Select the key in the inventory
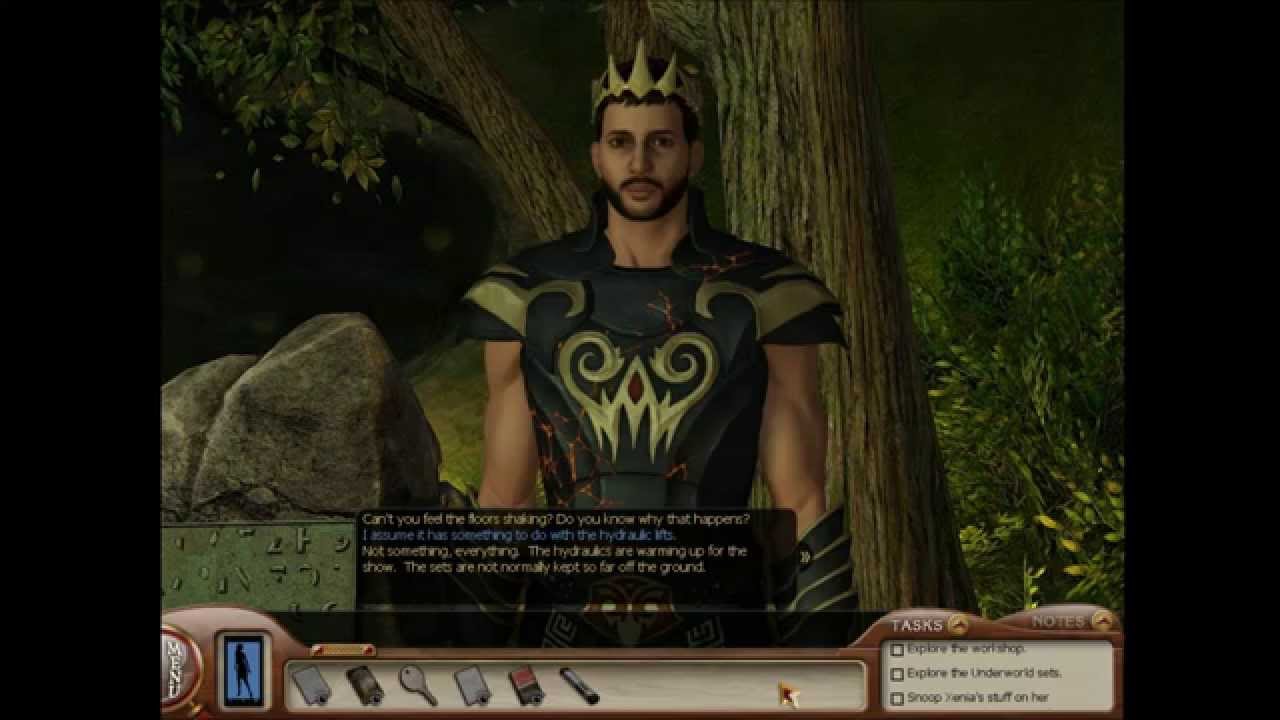 point(416,685)
